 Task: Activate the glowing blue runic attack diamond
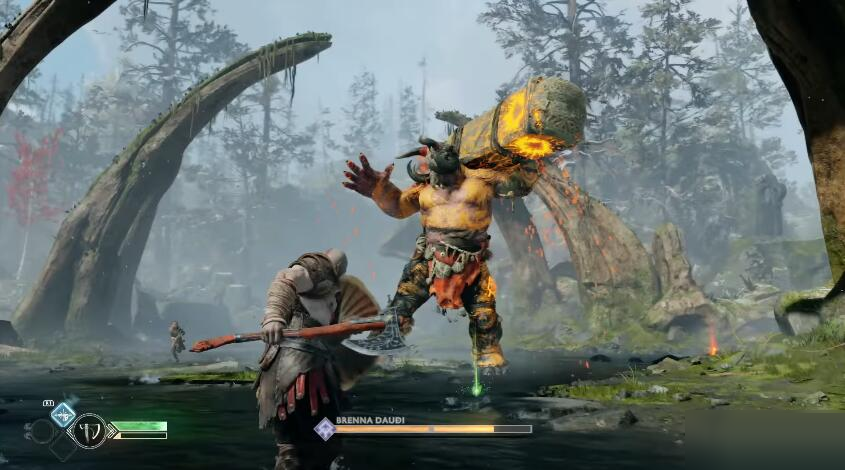pos(63,412)
